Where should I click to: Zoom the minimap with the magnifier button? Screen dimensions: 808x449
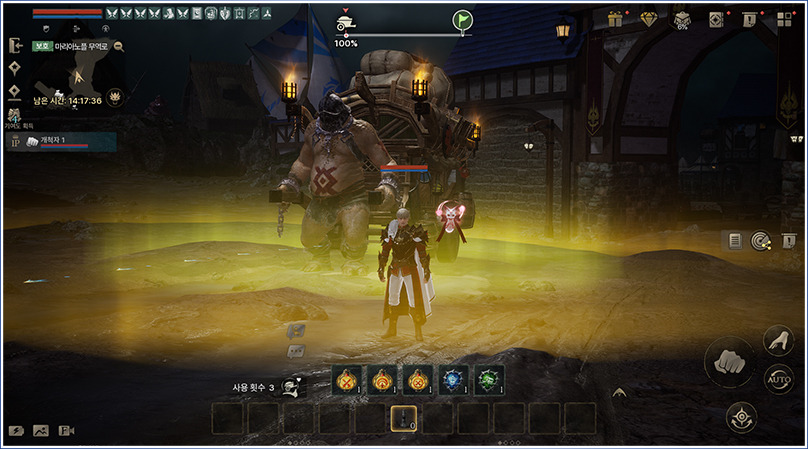coord(119,46)
